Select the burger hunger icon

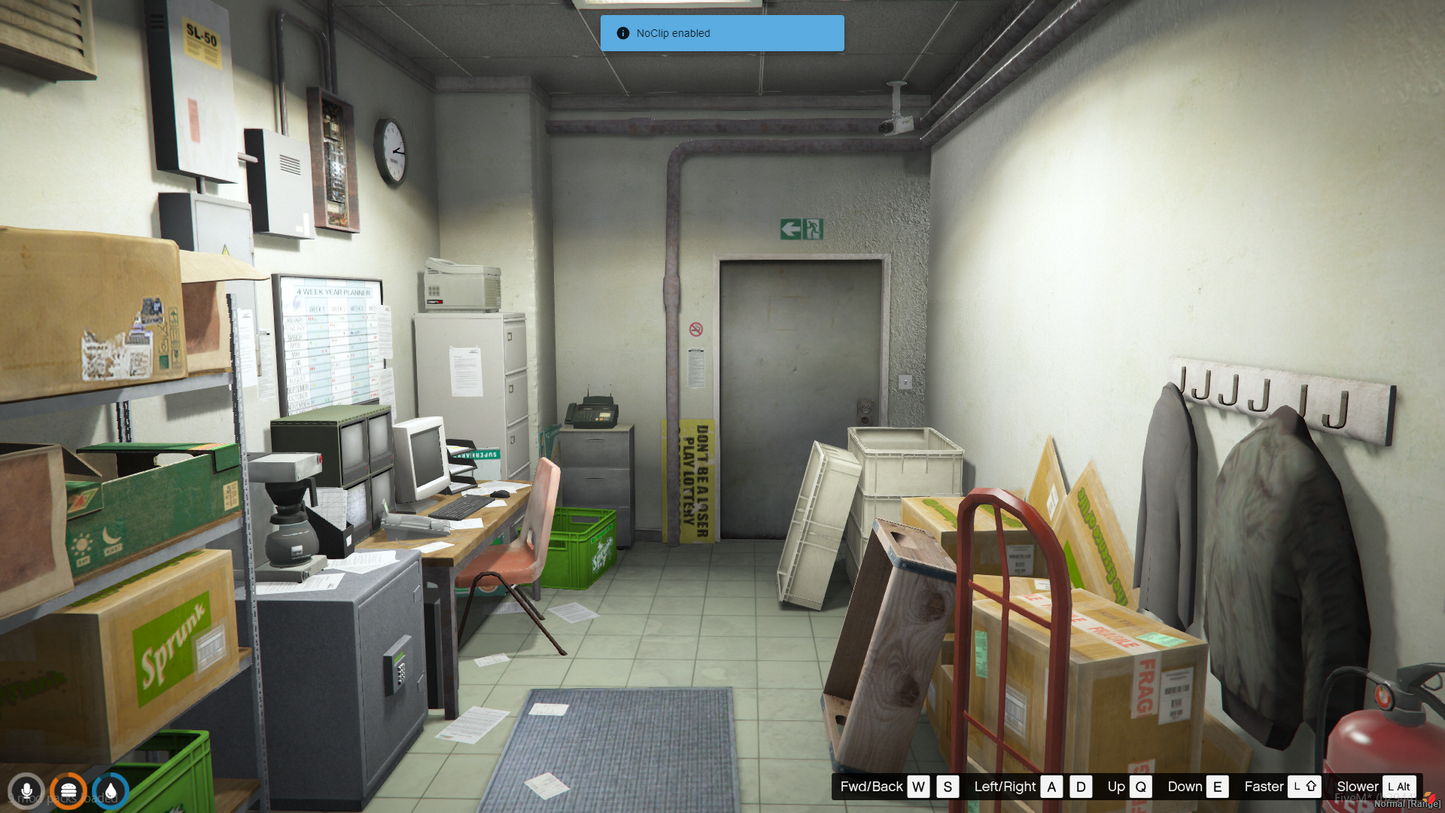68,791
